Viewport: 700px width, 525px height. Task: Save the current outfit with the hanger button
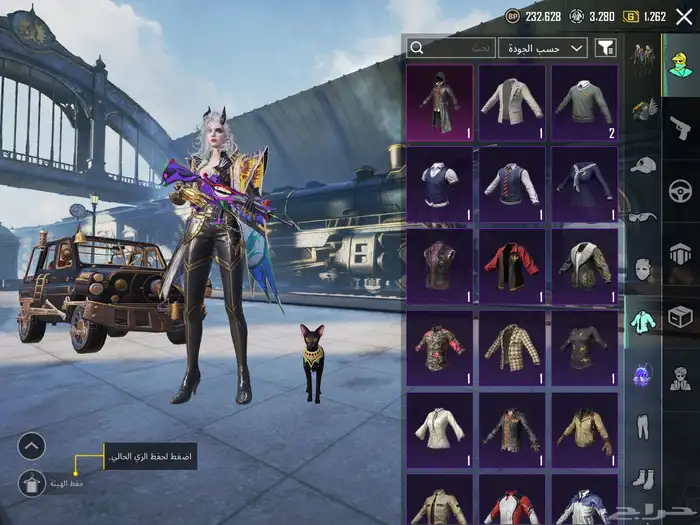(x=31, y=483)
